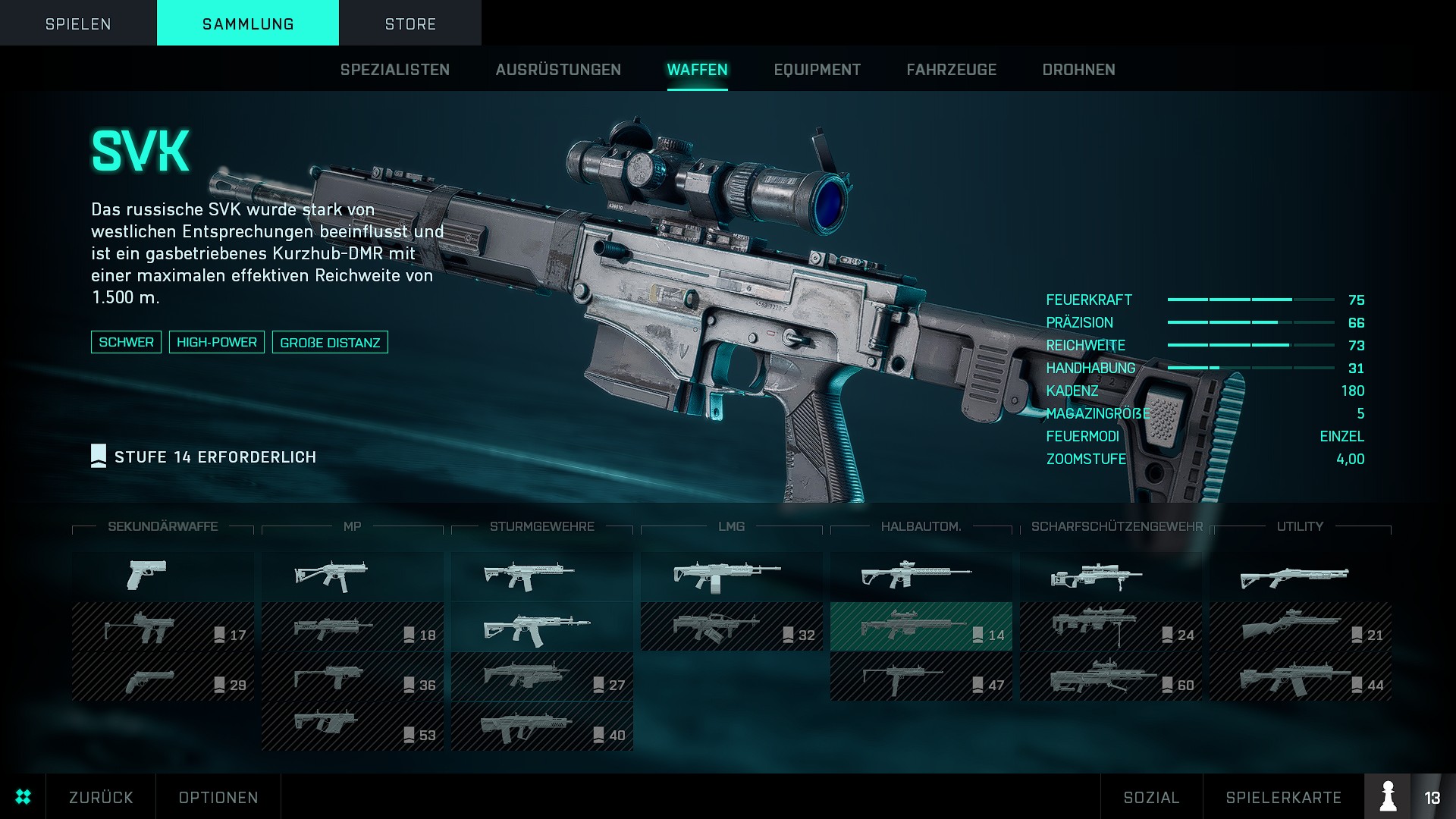Open the DROHNEN category
Image resolution: width=1456 pixels, height=819 pixels.
pyautogui.click(x=1078, y=70)
